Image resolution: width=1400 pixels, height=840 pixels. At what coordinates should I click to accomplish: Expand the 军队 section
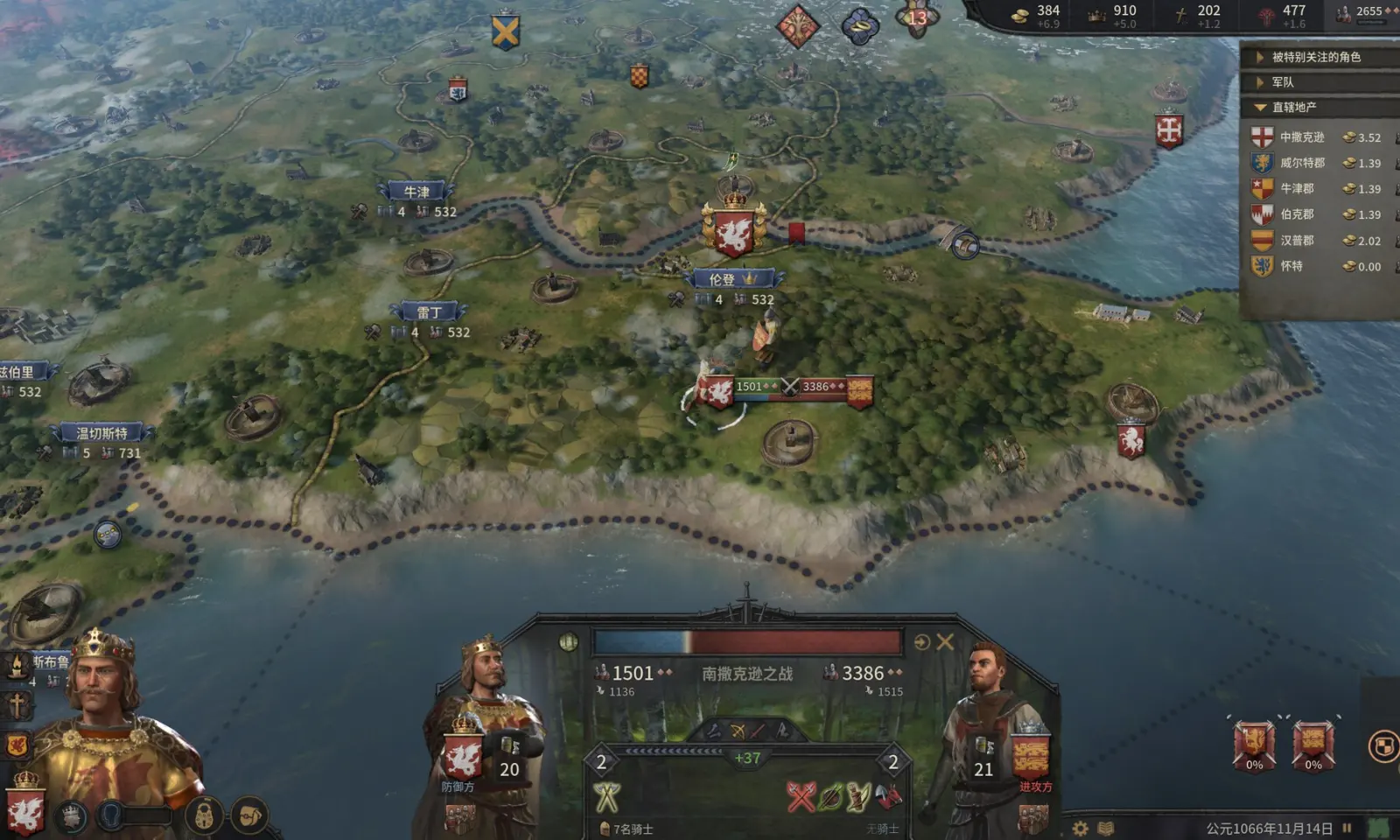1260,82
